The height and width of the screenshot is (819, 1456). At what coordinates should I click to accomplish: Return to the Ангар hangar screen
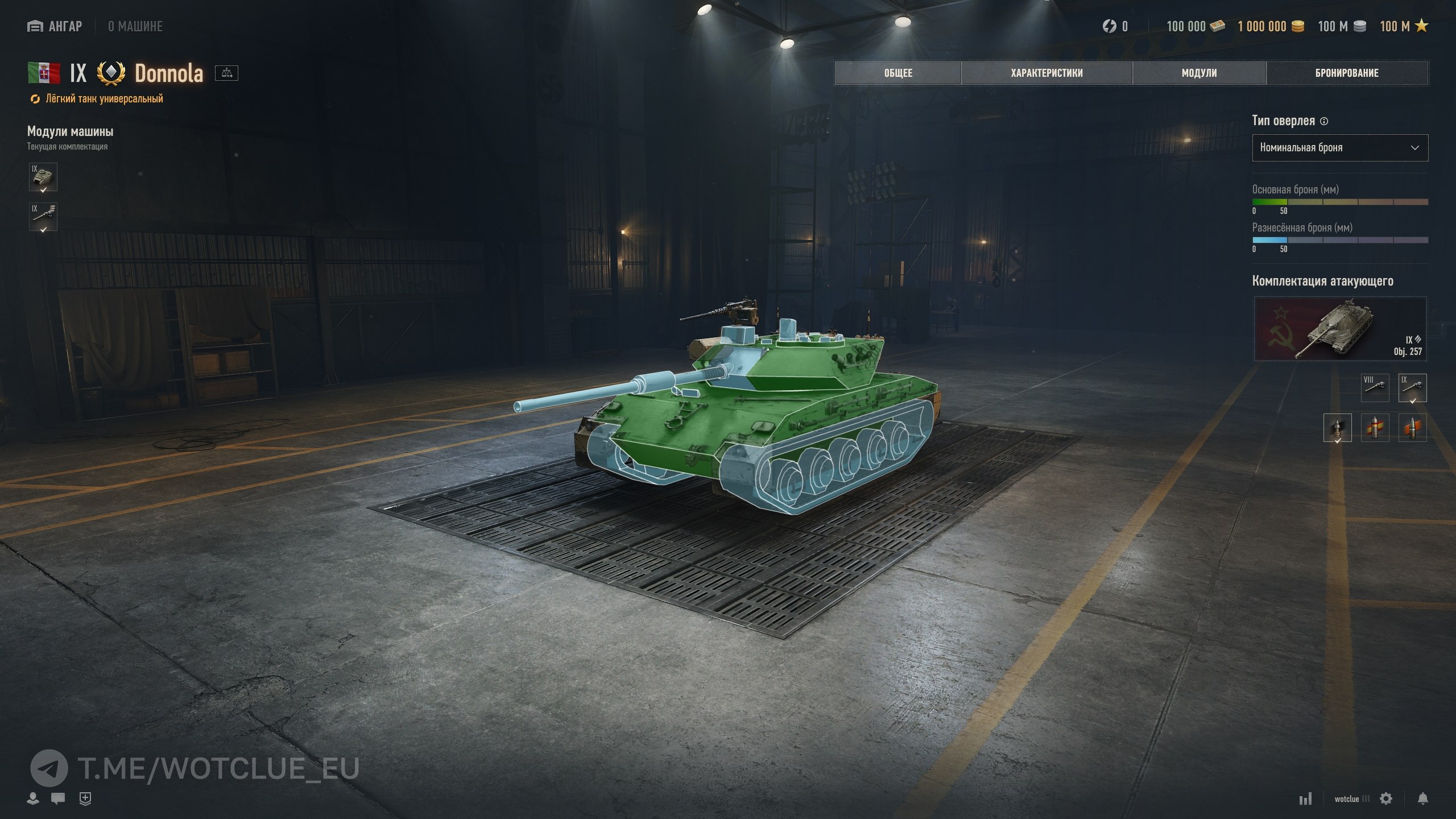[x=55, y=26]
